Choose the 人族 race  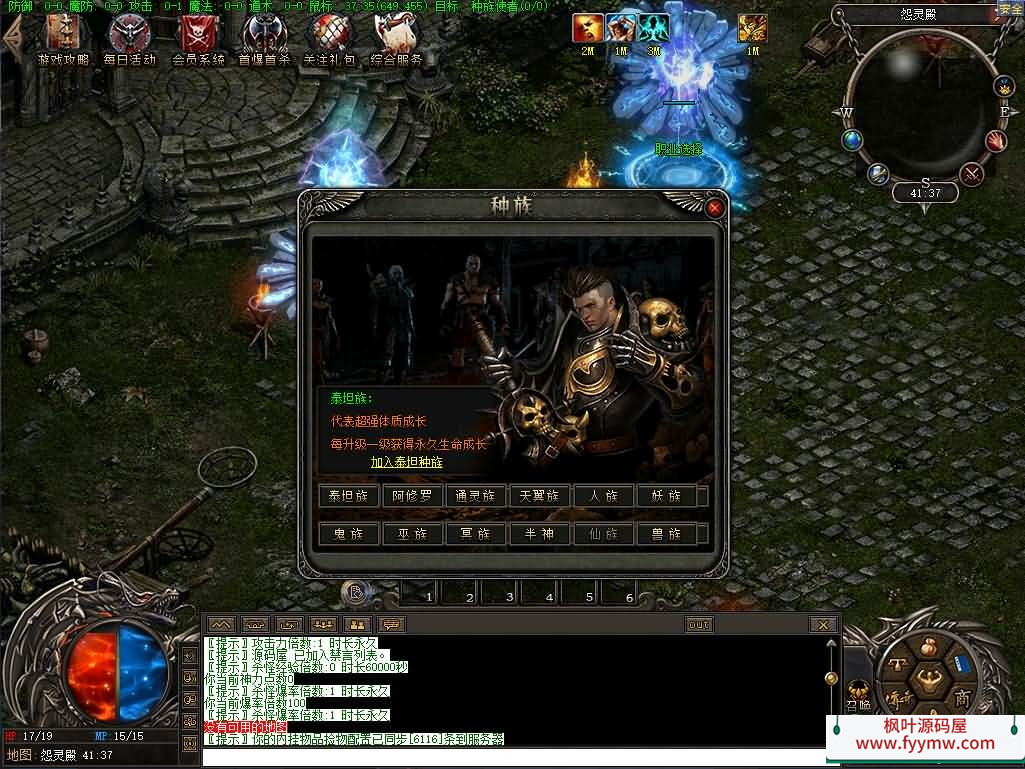(x=603, y=496)
